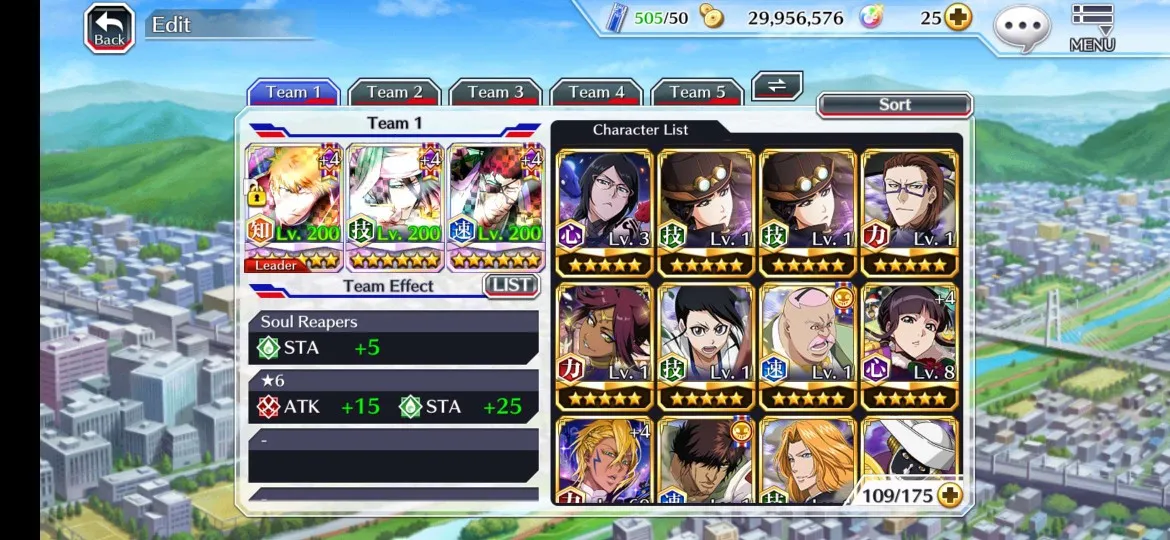This screenshot has height=540, width=1170.
Task: Click the team swap arrows button
Action: [777, 86]
